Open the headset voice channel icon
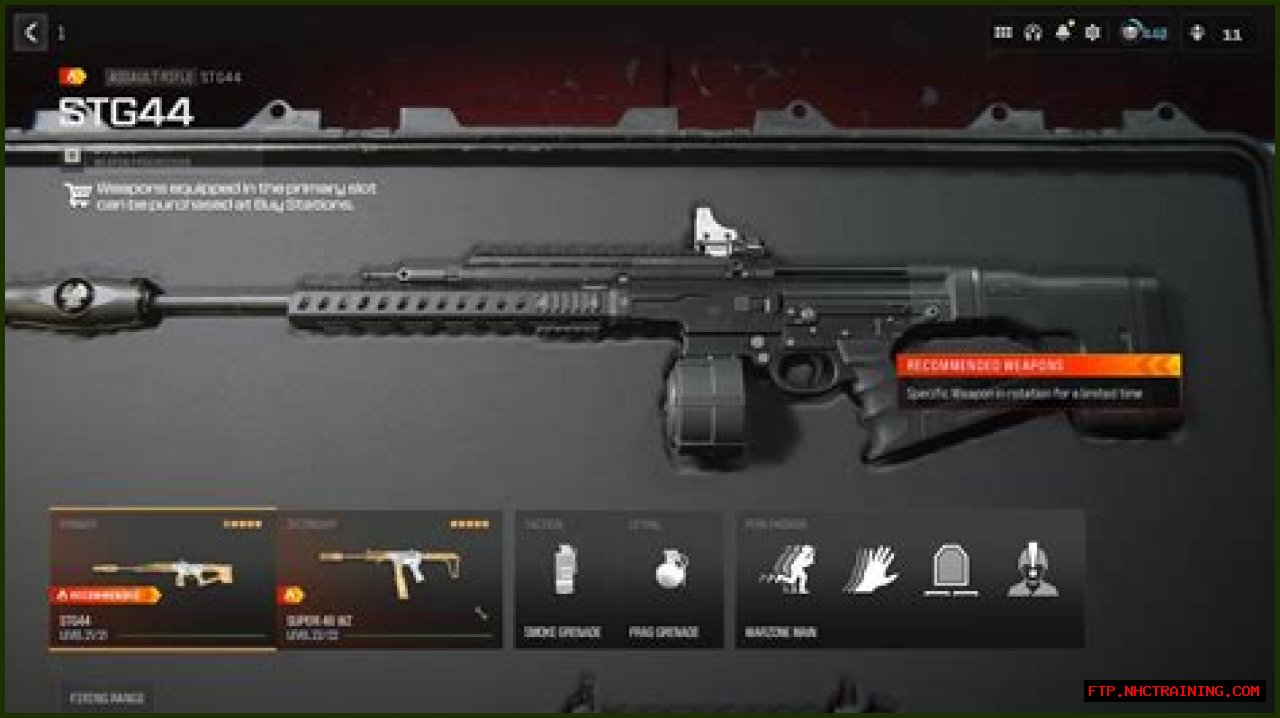 (1033, 33)
